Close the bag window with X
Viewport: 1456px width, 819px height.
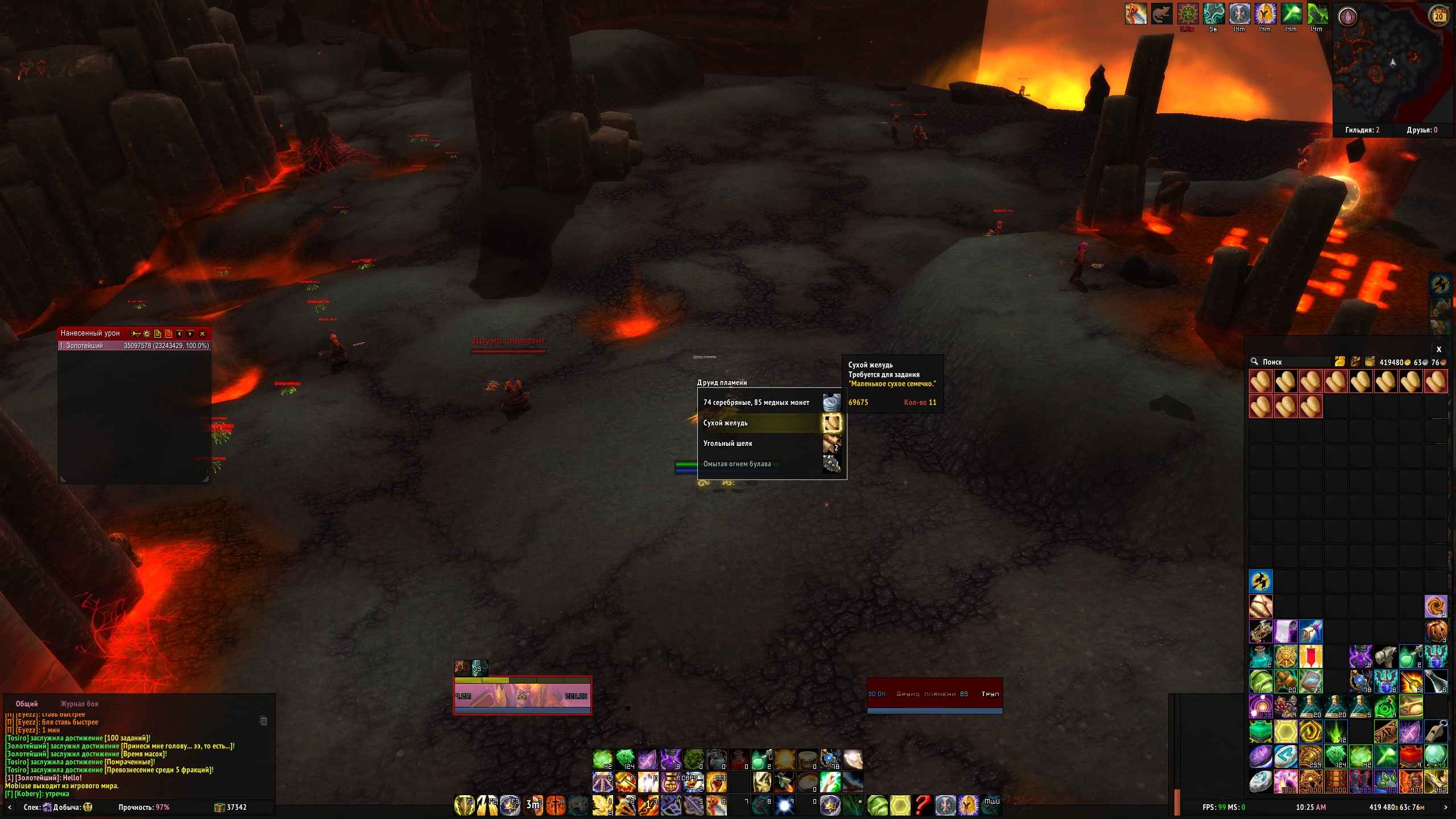pyautogui.click(x=1439, y=350)
